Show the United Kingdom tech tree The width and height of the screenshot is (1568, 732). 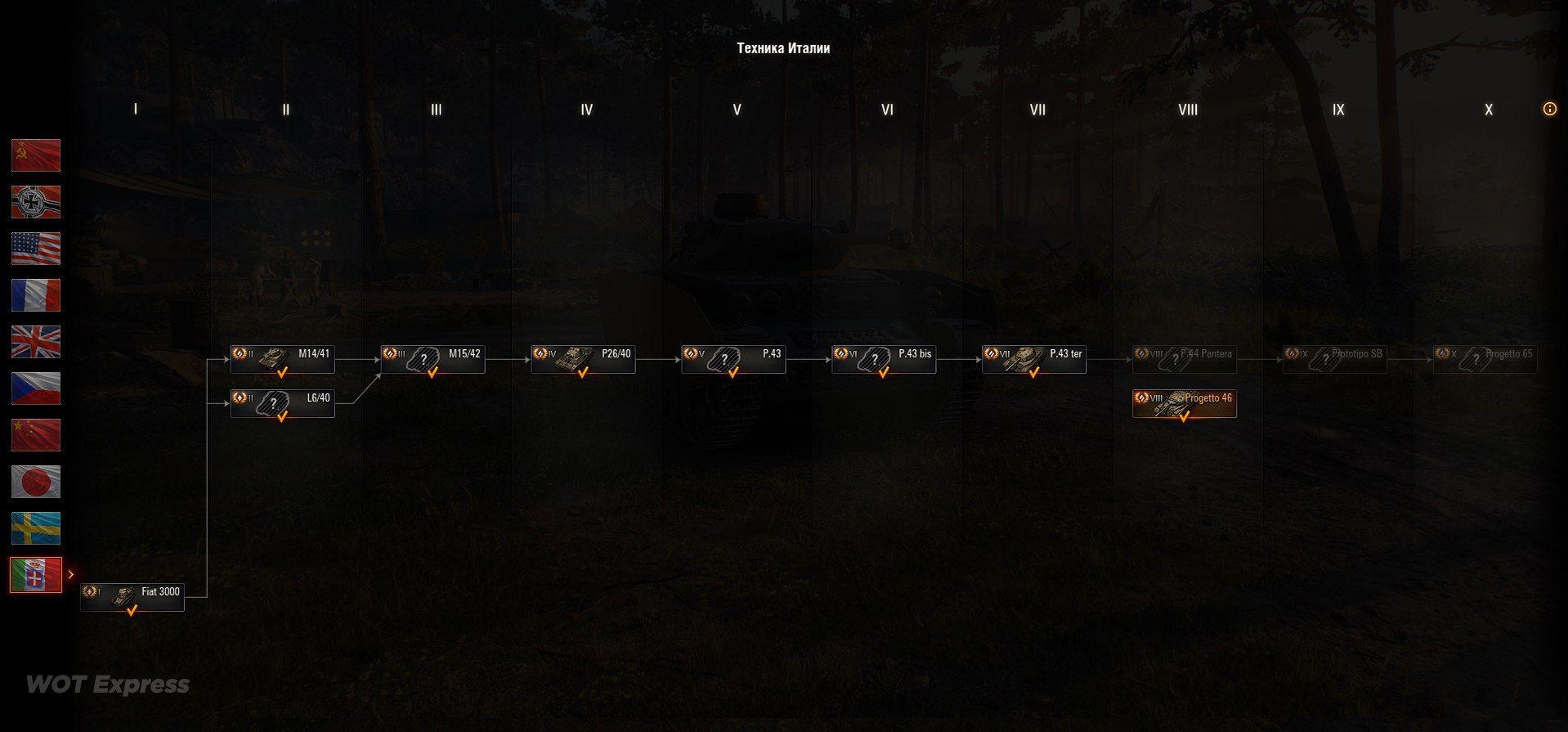tap(36, 342)
